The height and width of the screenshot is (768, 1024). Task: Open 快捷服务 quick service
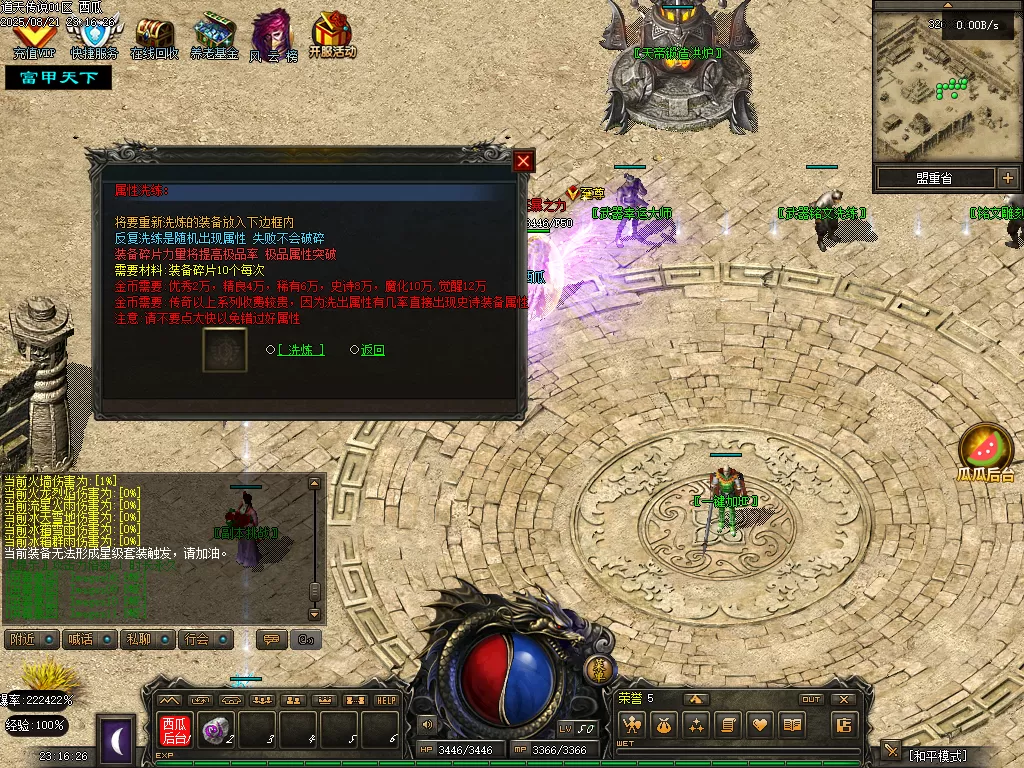point(94,38)
